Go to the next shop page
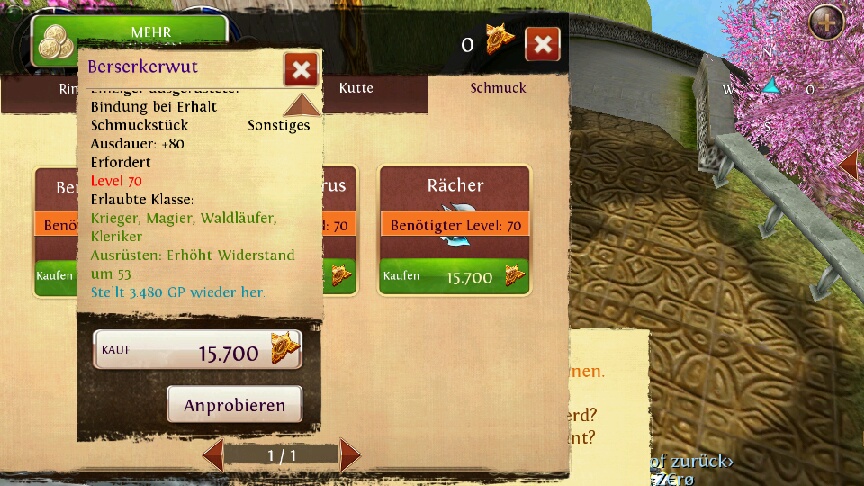The height and width of the screenshot is (486, 864). pos(349,455)
